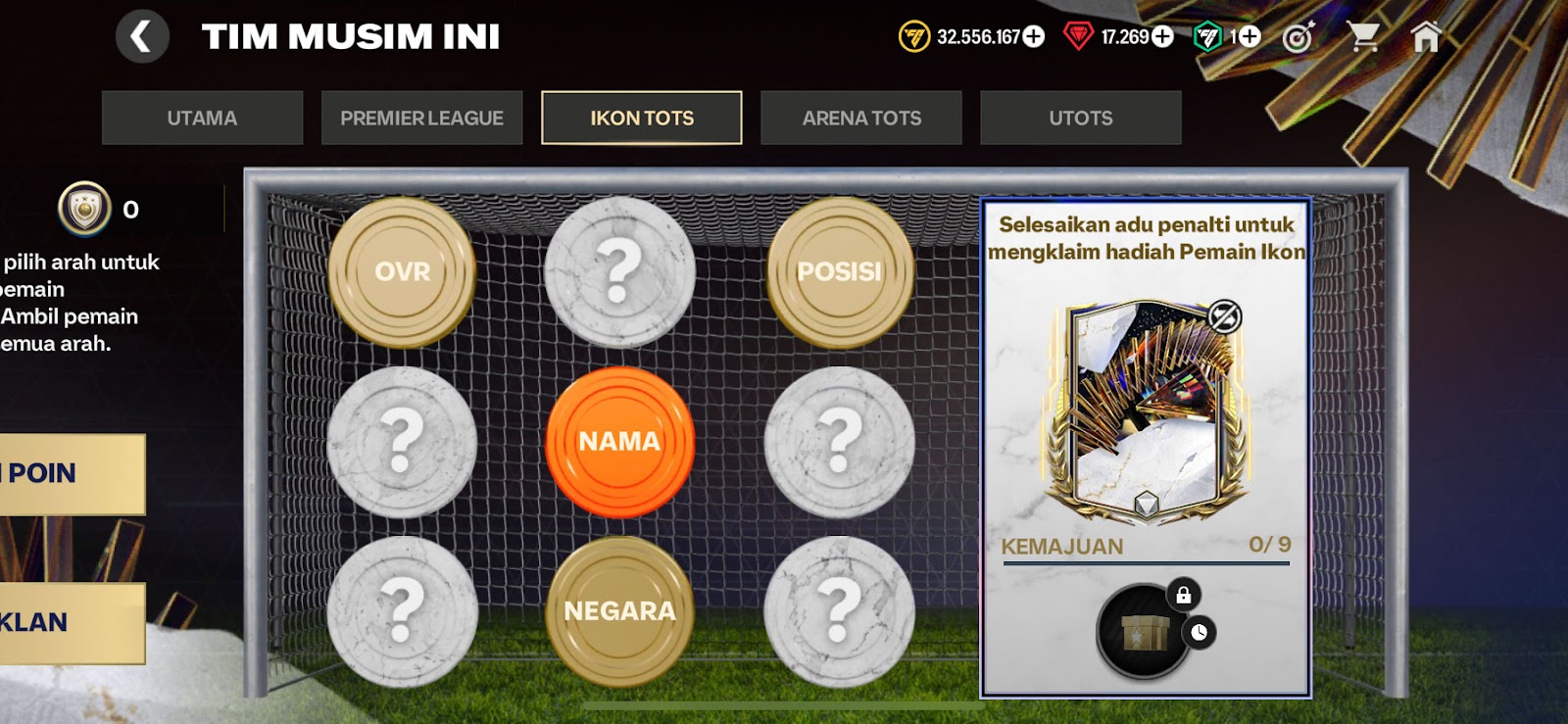Open the PREMIER LEAGUE tab

[x=421, y=119]
